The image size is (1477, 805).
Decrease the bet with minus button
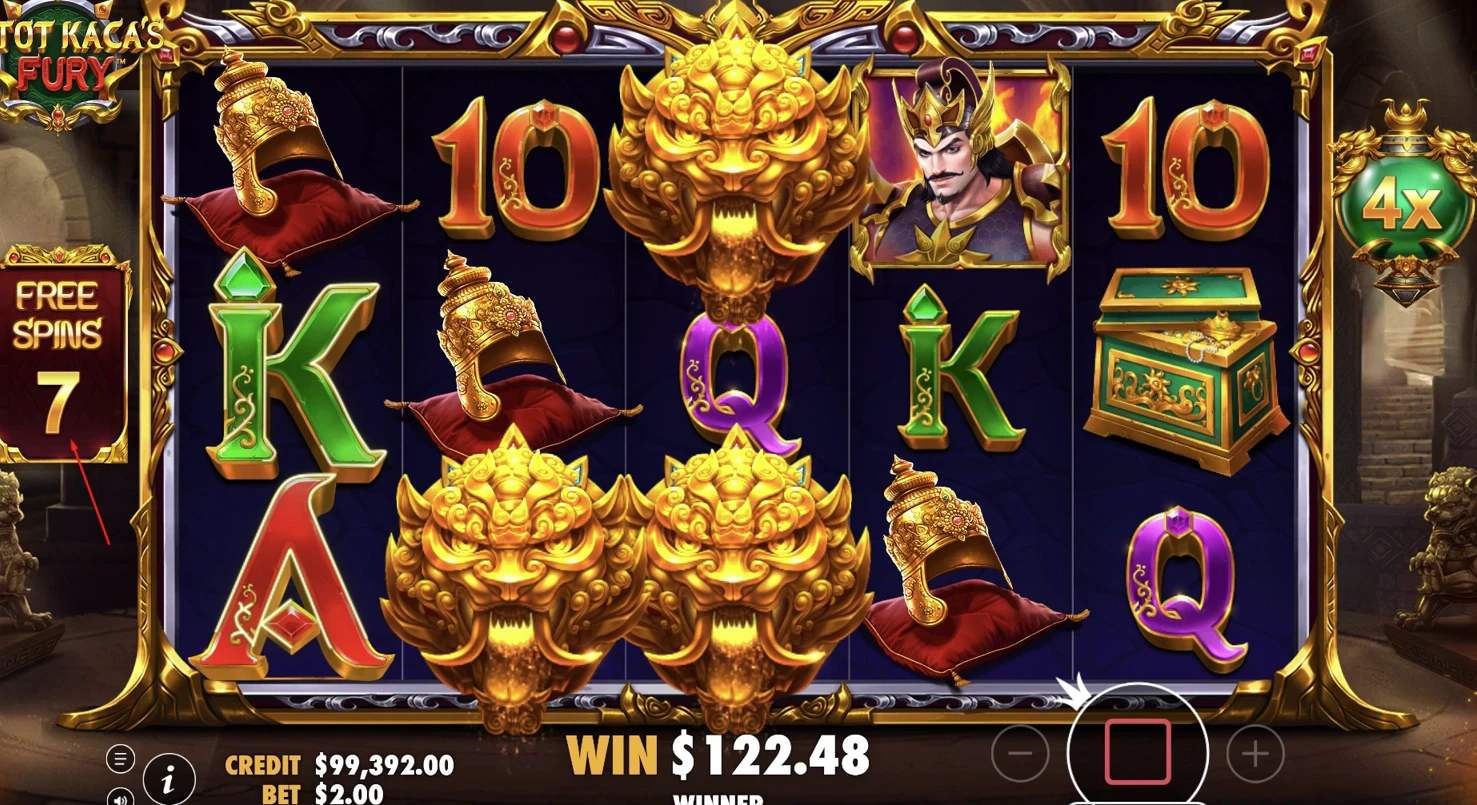click(x=1020, y=753)
